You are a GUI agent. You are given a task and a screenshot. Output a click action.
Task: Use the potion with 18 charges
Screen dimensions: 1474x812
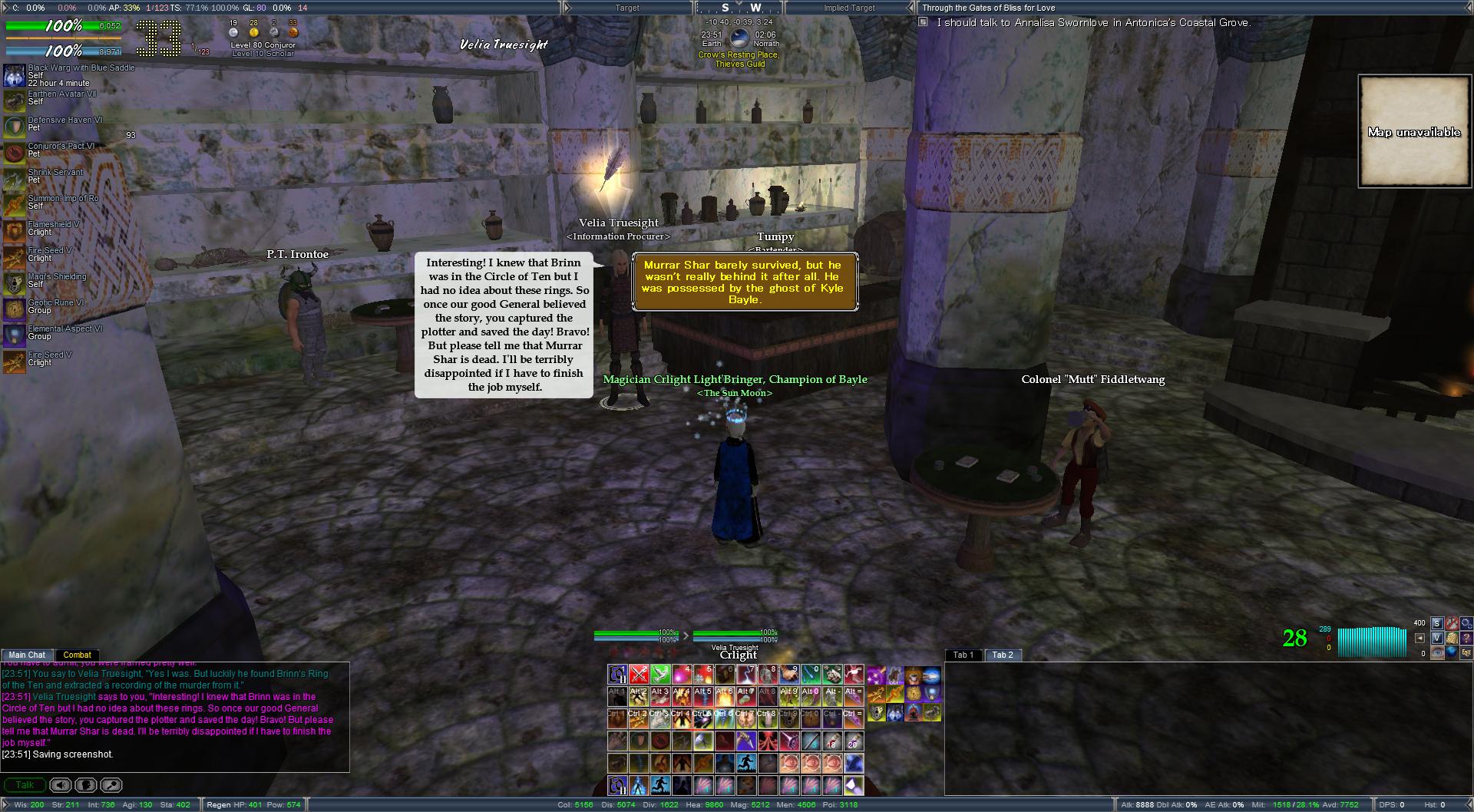(832, 741)
